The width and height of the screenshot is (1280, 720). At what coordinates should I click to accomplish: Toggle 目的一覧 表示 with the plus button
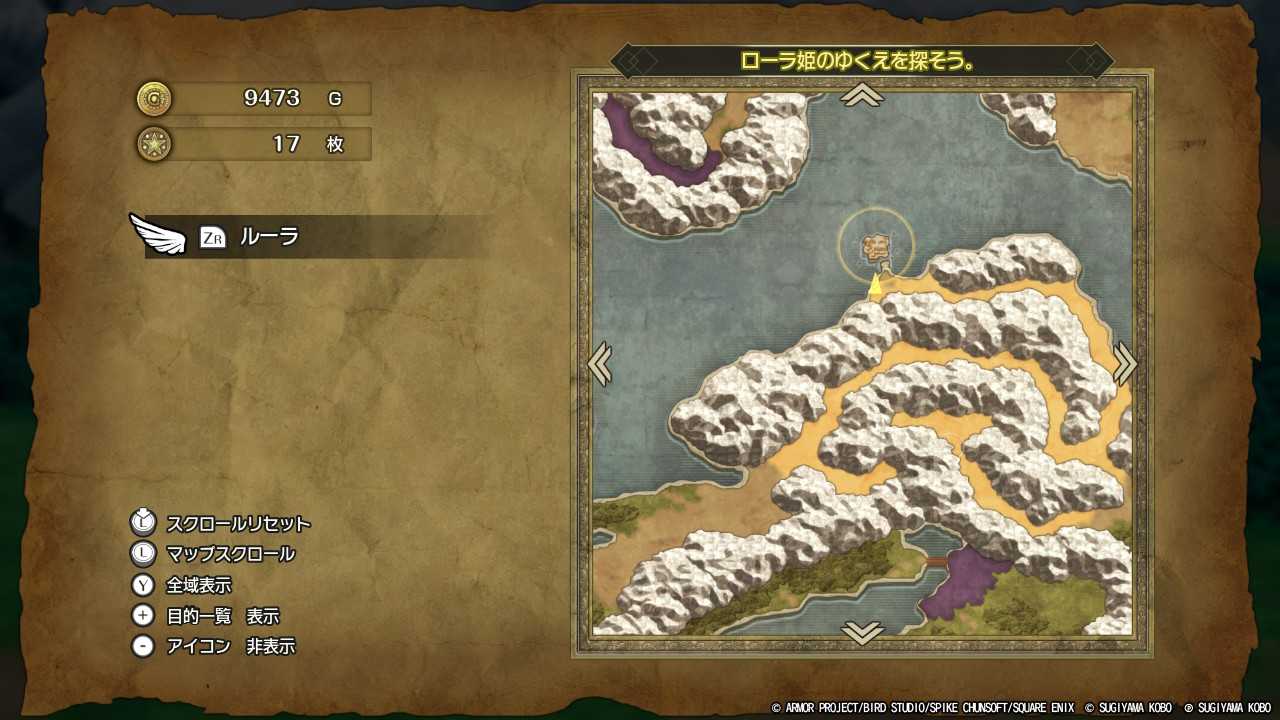(143, 616)
